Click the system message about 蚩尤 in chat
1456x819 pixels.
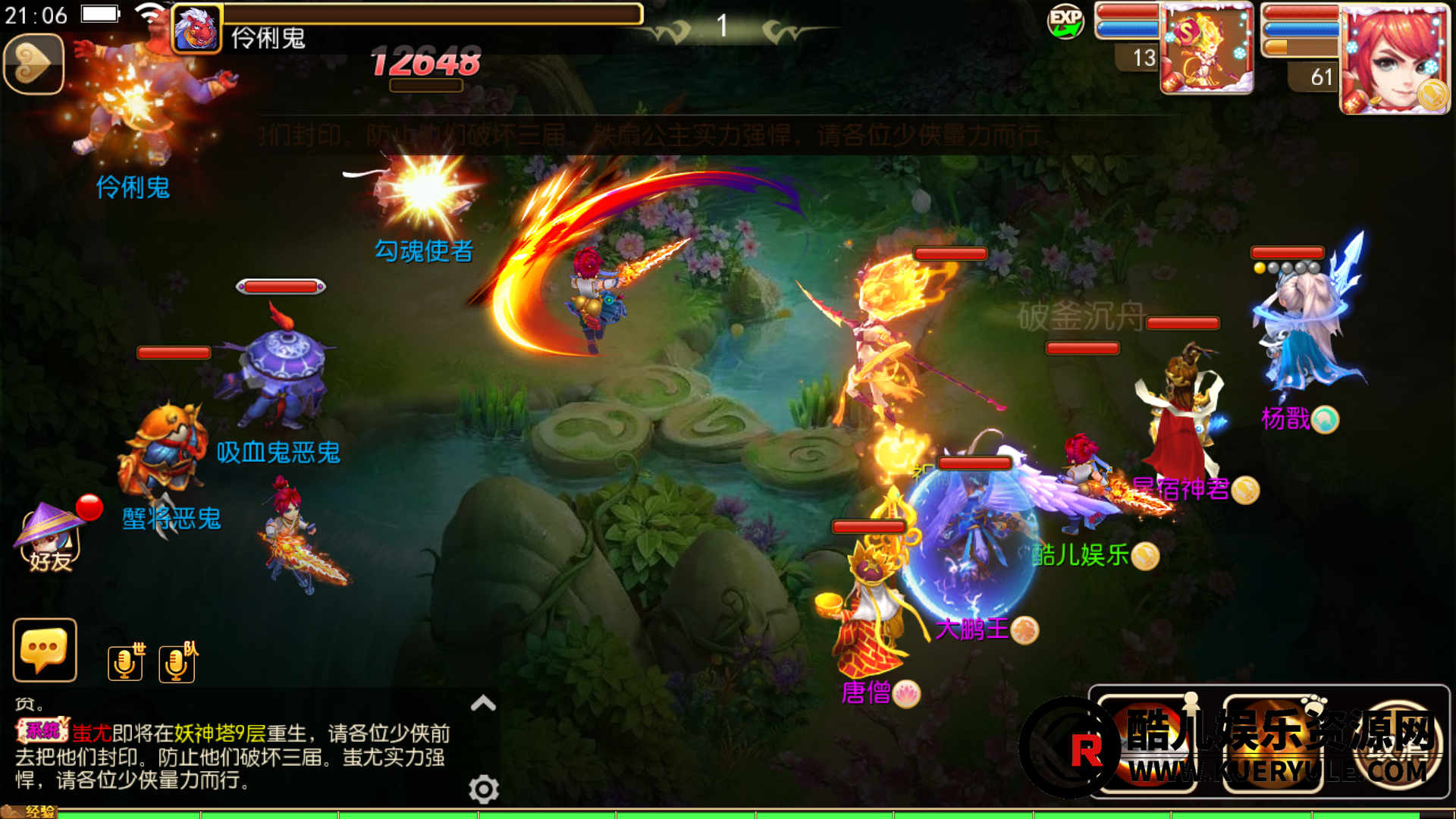pos(231,756)
